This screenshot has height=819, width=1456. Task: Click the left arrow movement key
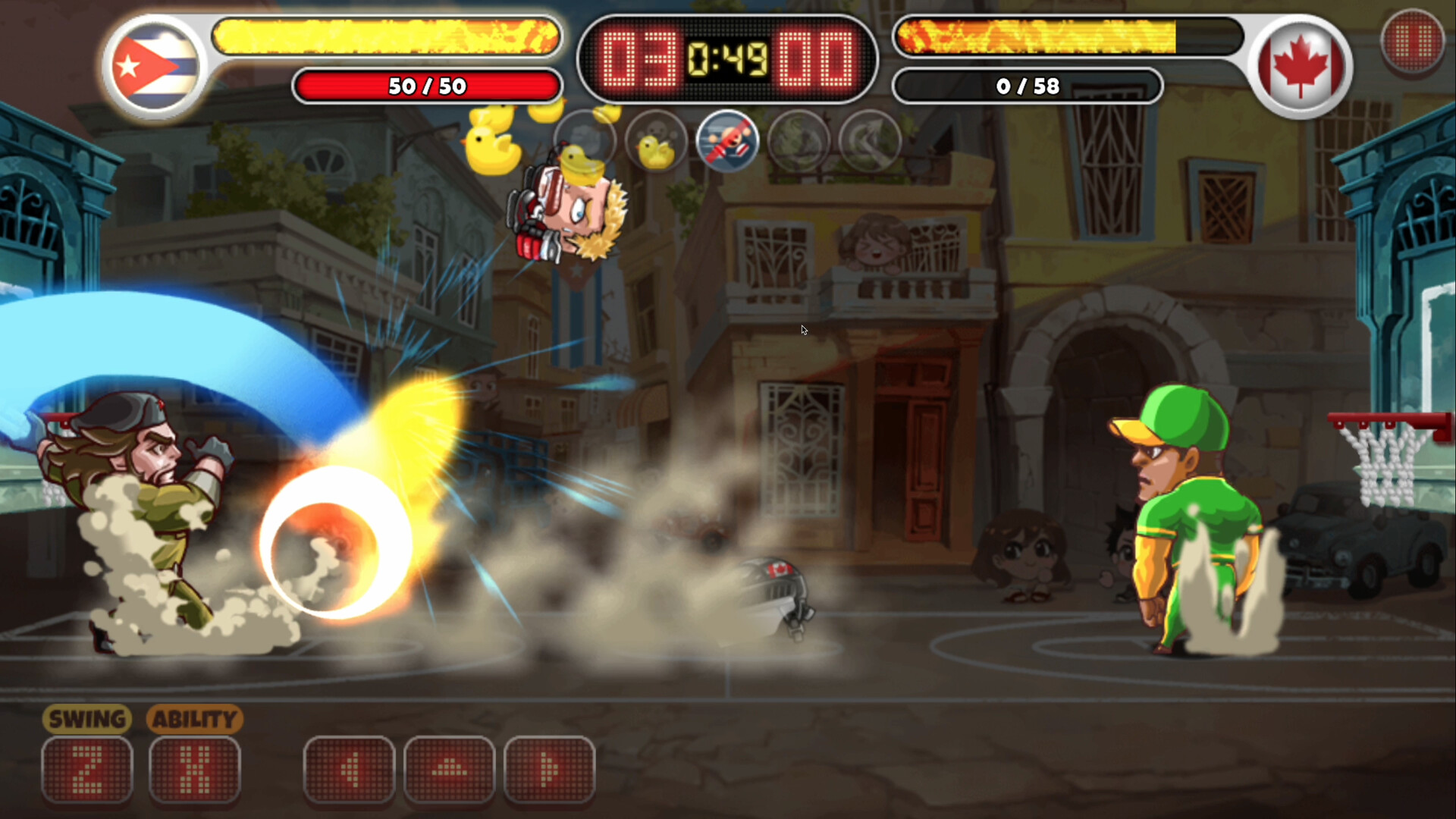350,768
